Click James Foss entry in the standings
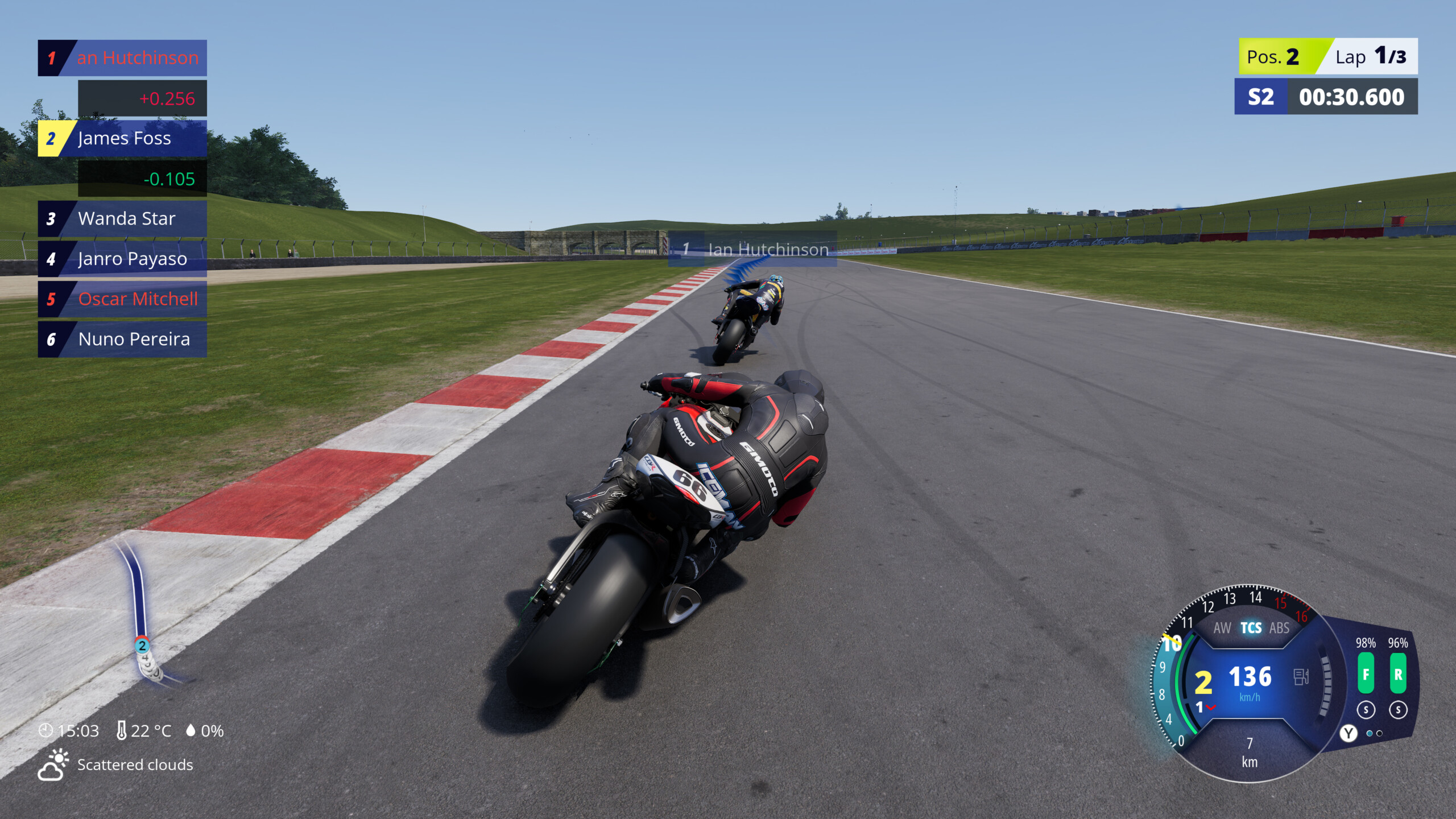1456x819 pixels. (124, 138)
